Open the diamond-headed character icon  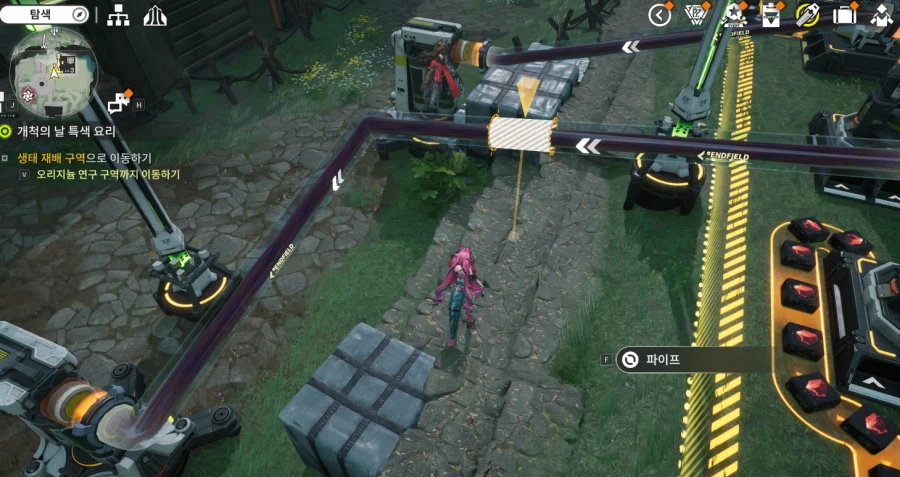click(x=881, y=15)
